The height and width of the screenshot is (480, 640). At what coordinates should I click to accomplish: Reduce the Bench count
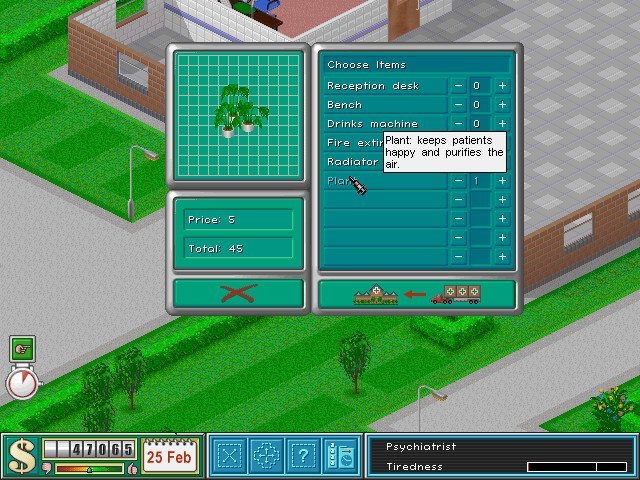coord(458,105)
